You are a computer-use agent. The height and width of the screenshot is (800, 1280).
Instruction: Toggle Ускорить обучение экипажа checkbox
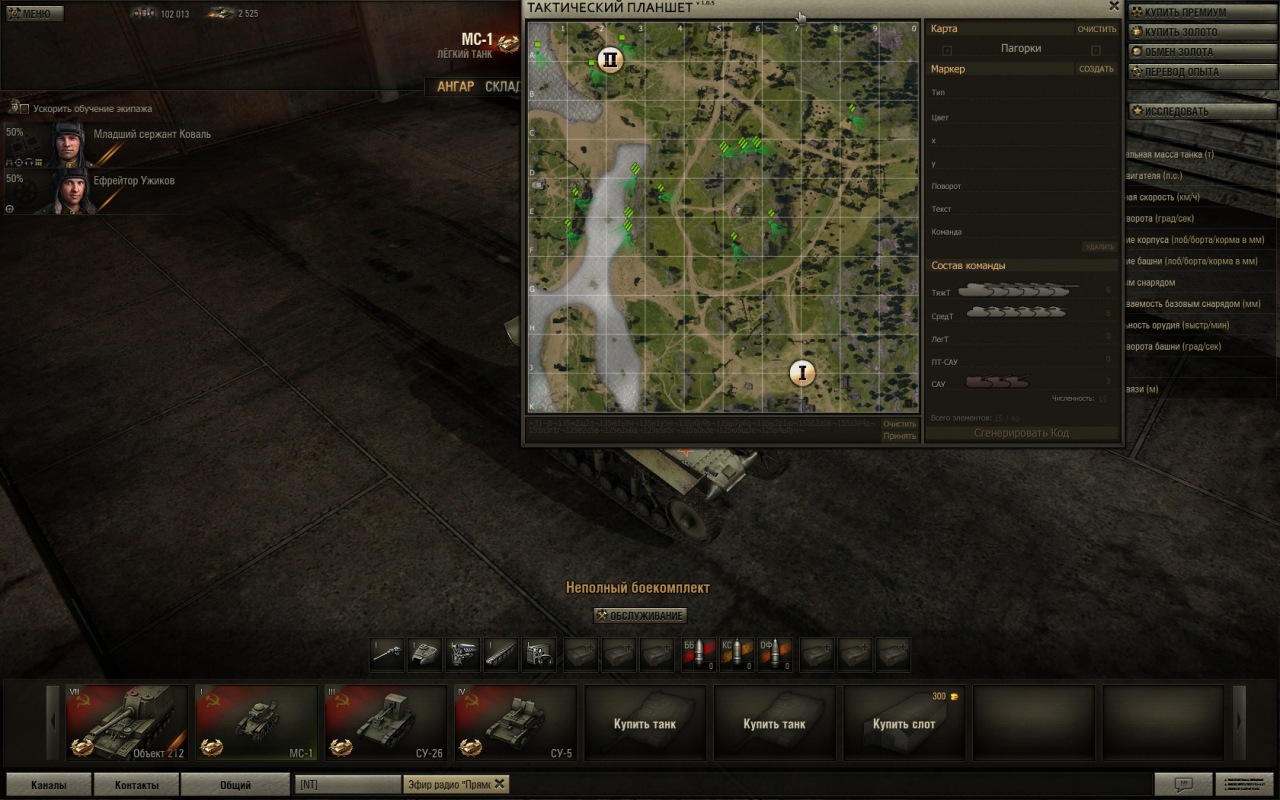[23, 108]
